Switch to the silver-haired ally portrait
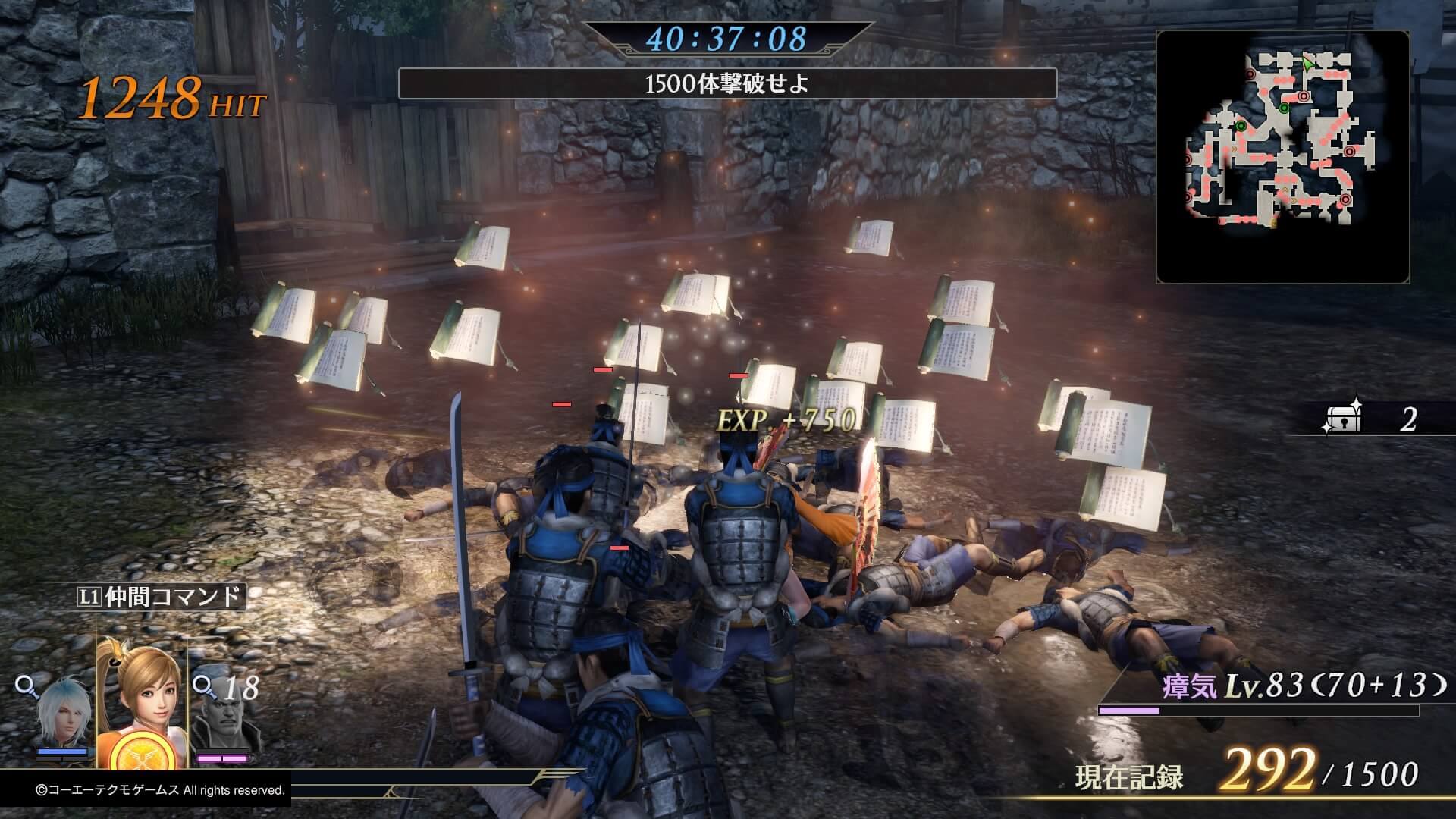Image resolution: width=1456 pixels, height=819 pixels. [x=63, y=717]
